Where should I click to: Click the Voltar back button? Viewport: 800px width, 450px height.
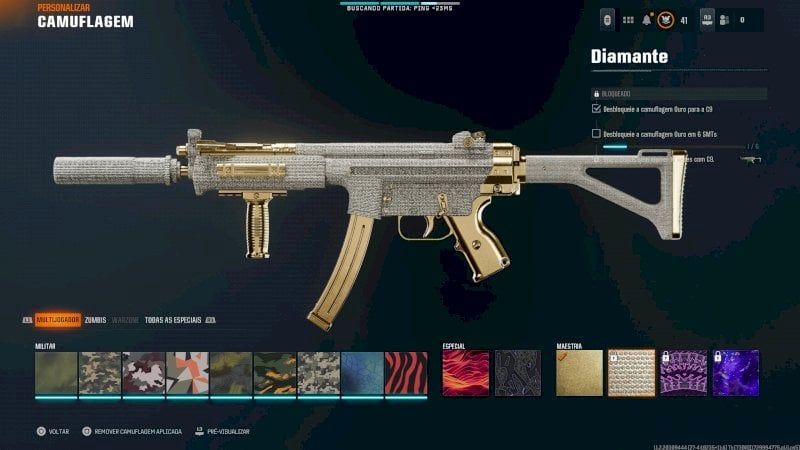[x=53, y=431]
